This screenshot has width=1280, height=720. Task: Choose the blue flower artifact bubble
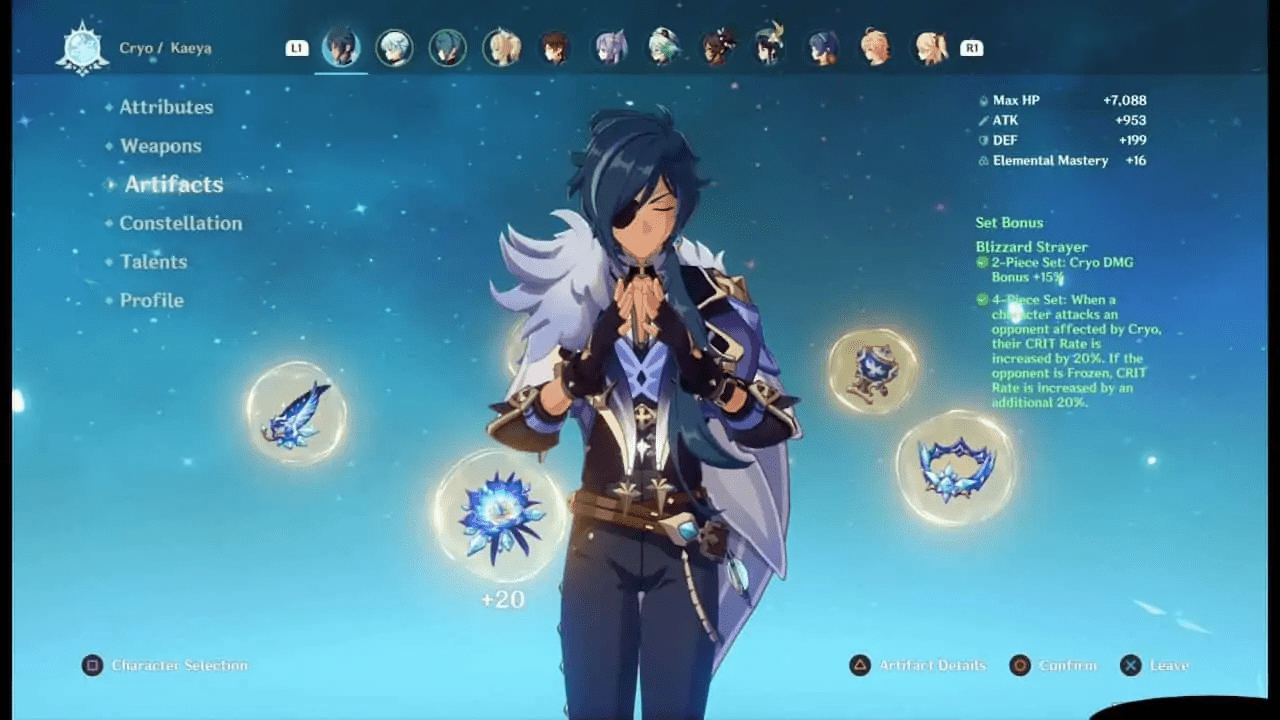pyautogui.click(x=500, y=516)
